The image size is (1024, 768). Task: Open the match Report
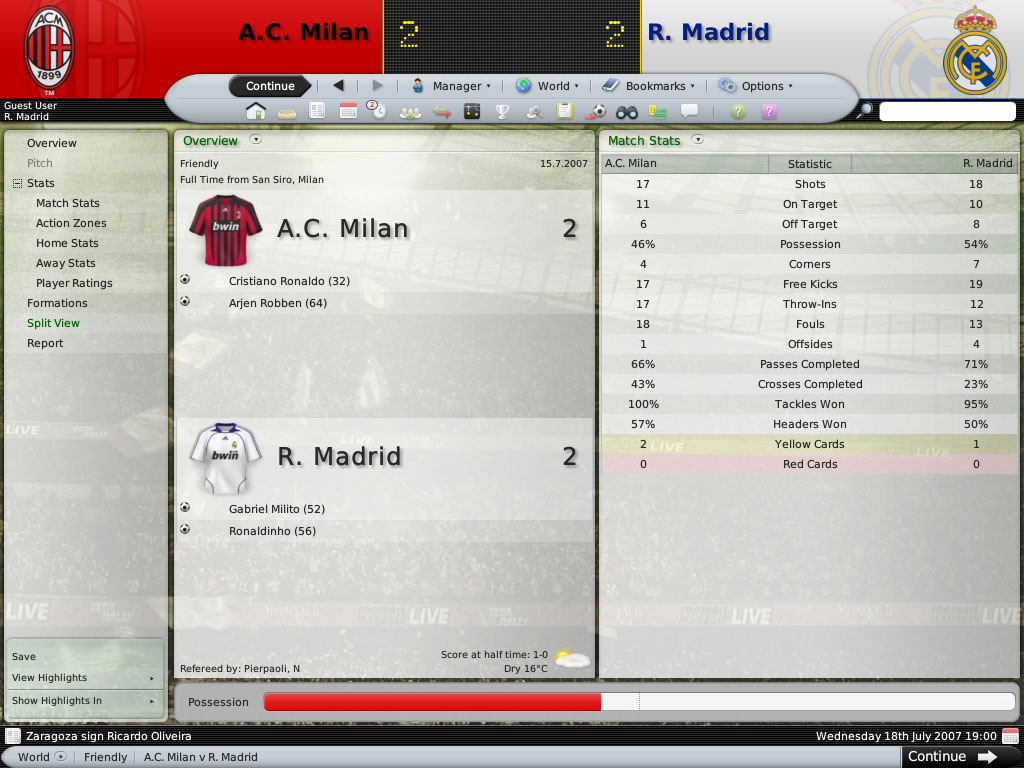(x=45, y=343)
